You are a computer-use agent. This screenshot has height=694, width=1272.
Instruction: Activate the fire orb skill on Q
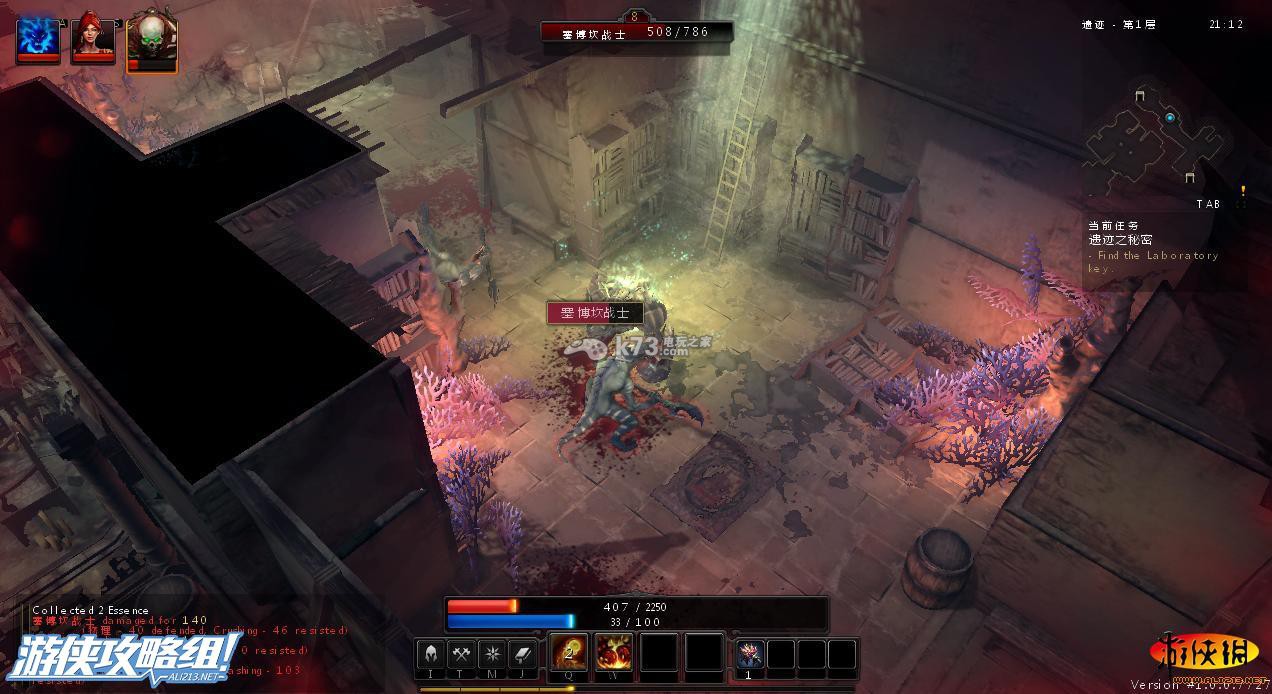(570, 653)
